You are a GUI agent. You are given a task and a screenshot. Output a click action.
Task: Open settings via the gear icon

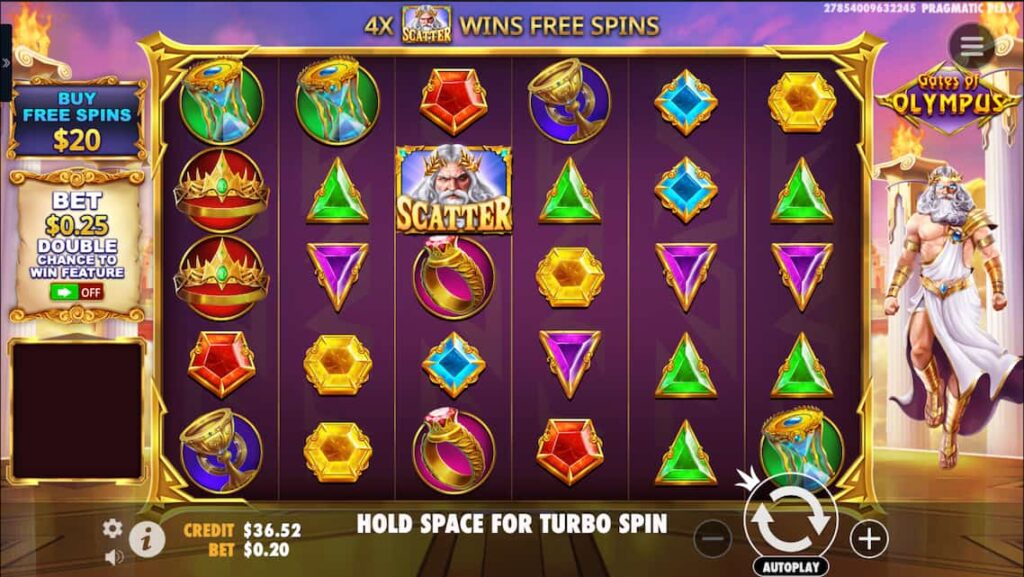coord(113,528)
